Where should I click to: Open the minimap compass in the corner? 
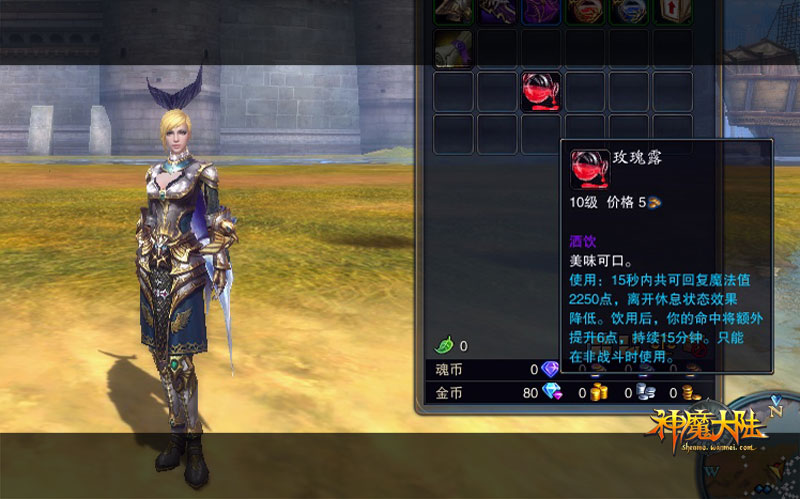[772, 440]
